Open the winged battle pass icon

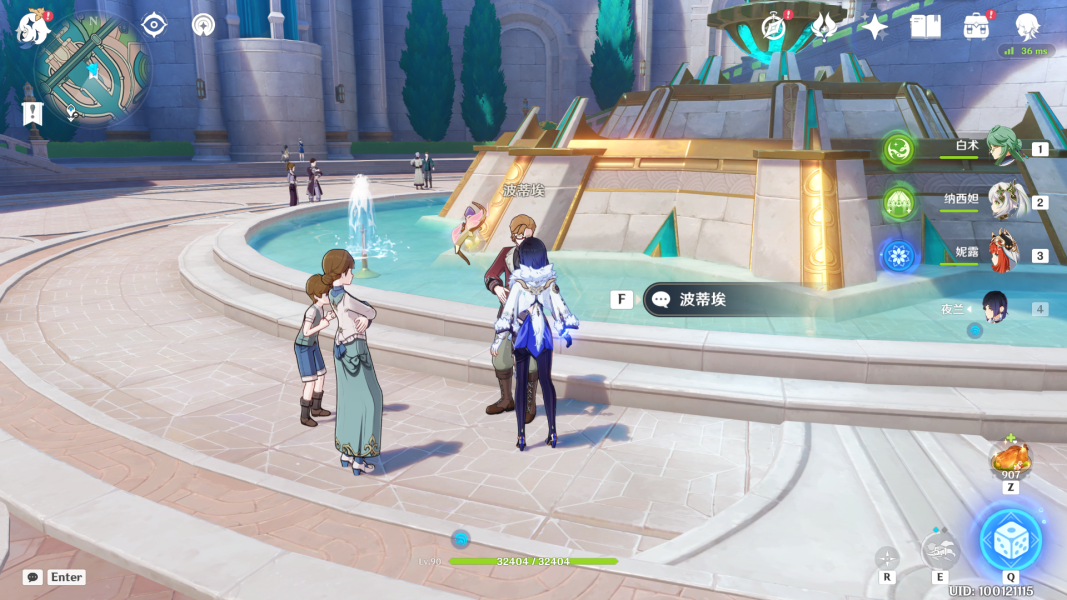tap(824, 26)
